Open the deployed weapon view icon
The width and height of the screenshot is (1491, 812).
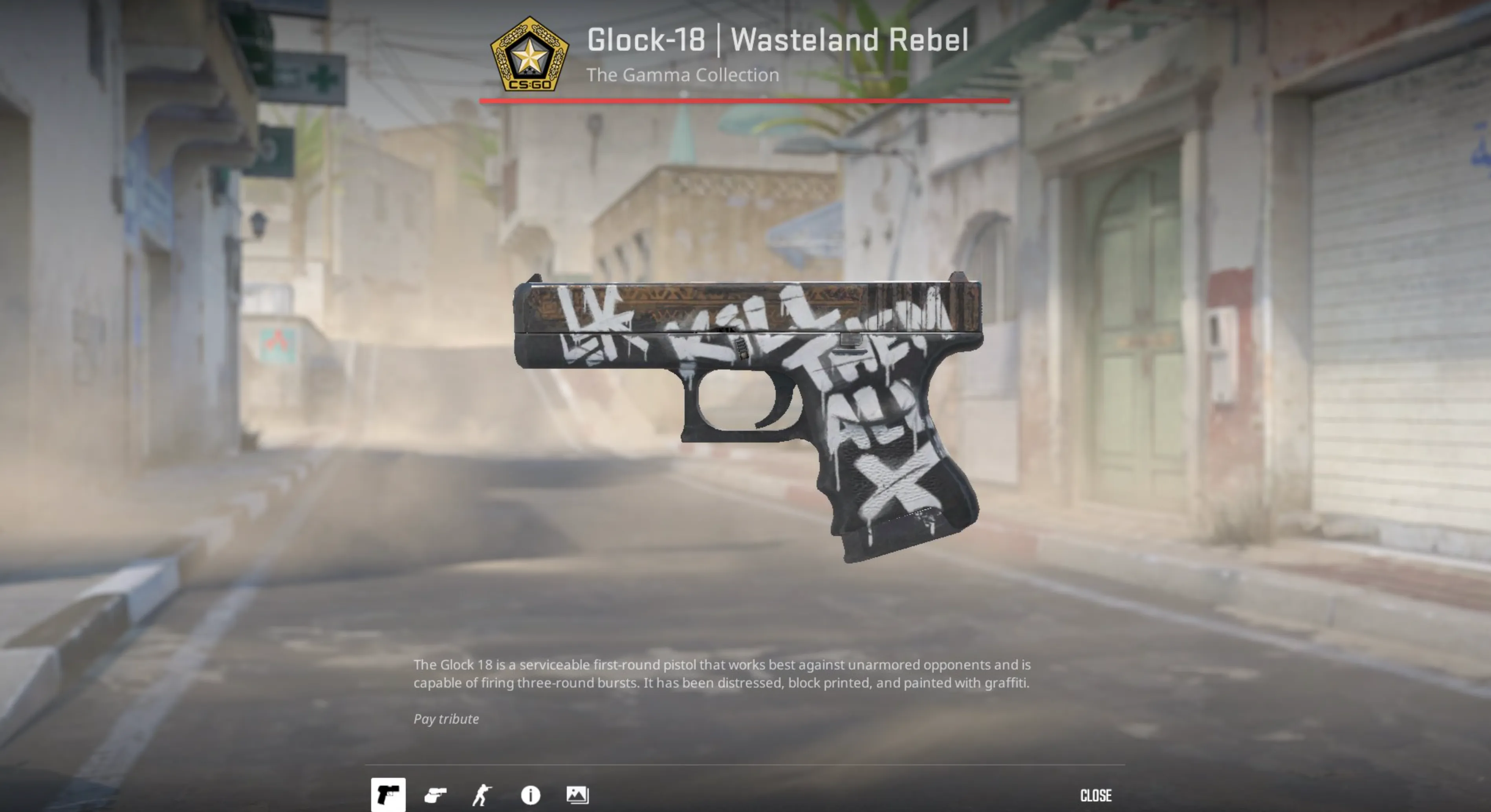437,796
